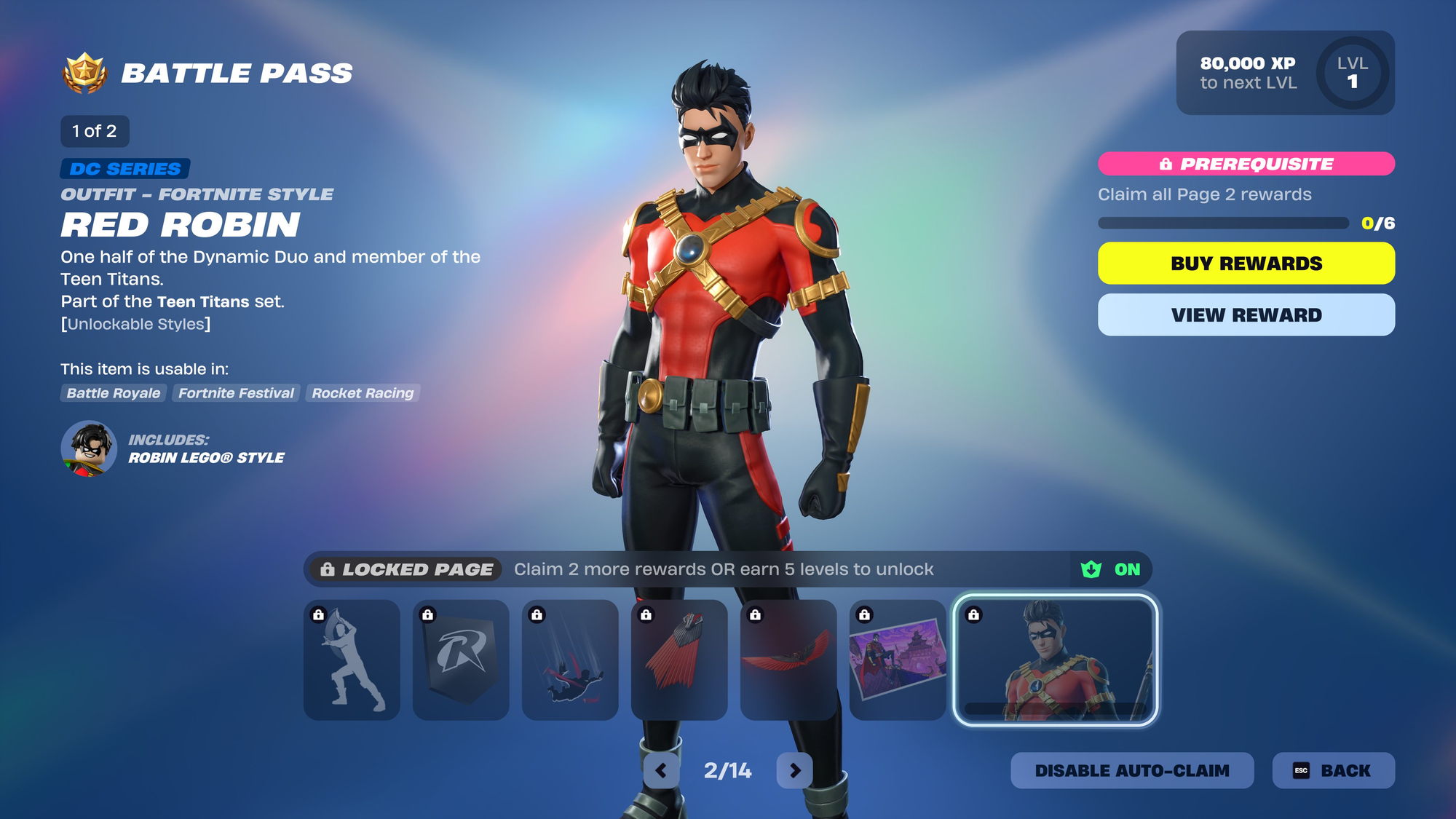Go to the previous battle pass page

661,770
